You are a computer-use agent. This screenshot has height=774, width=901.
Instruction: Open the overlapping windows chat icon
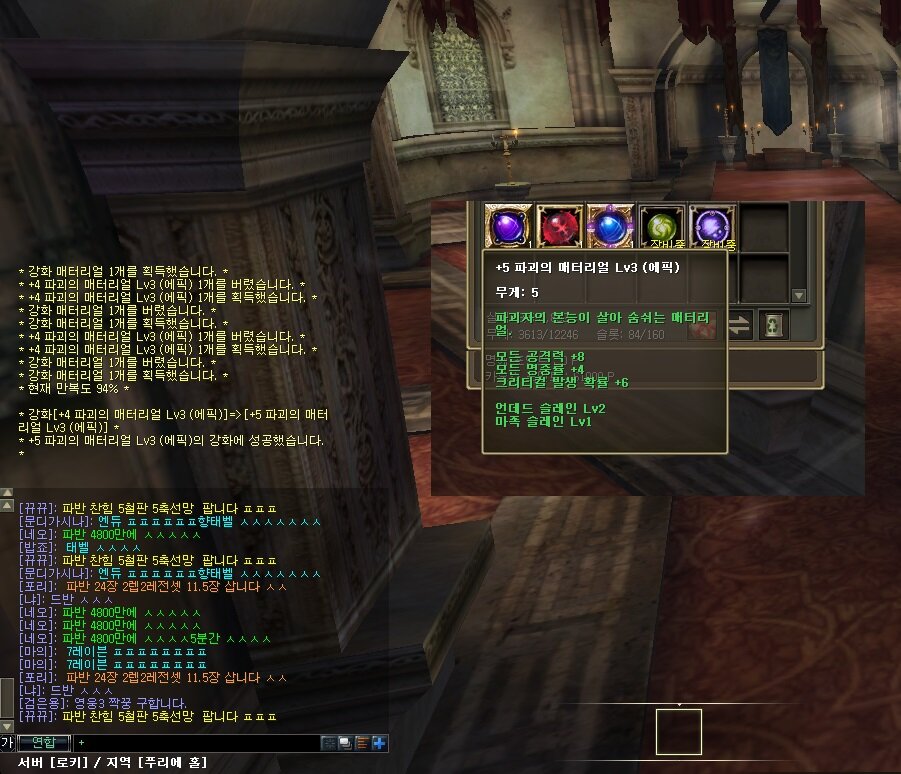345,743
